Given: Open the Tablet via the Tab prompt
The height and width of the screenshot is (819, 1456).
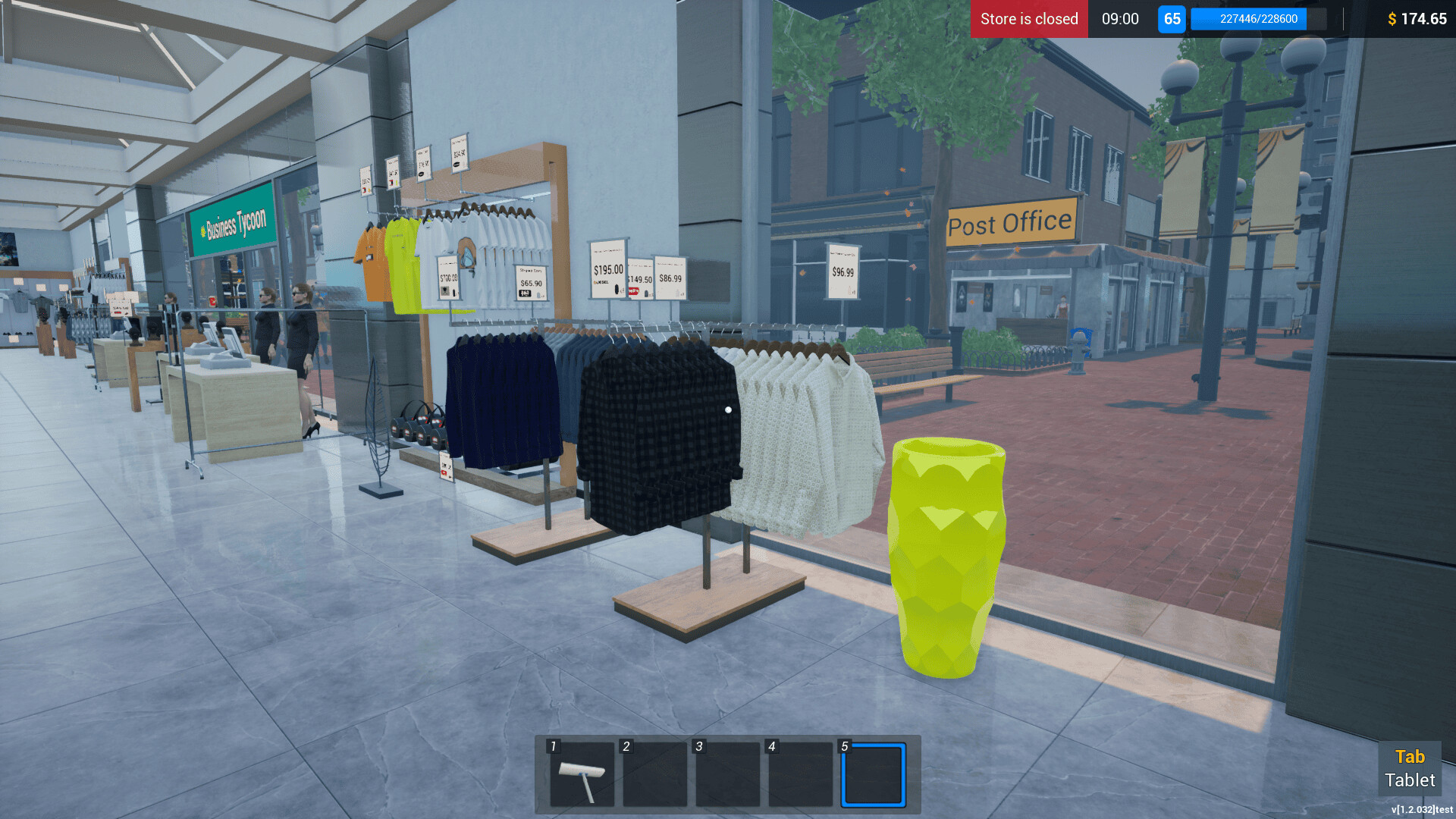Looking at the screenshot, I should 1410,768.
